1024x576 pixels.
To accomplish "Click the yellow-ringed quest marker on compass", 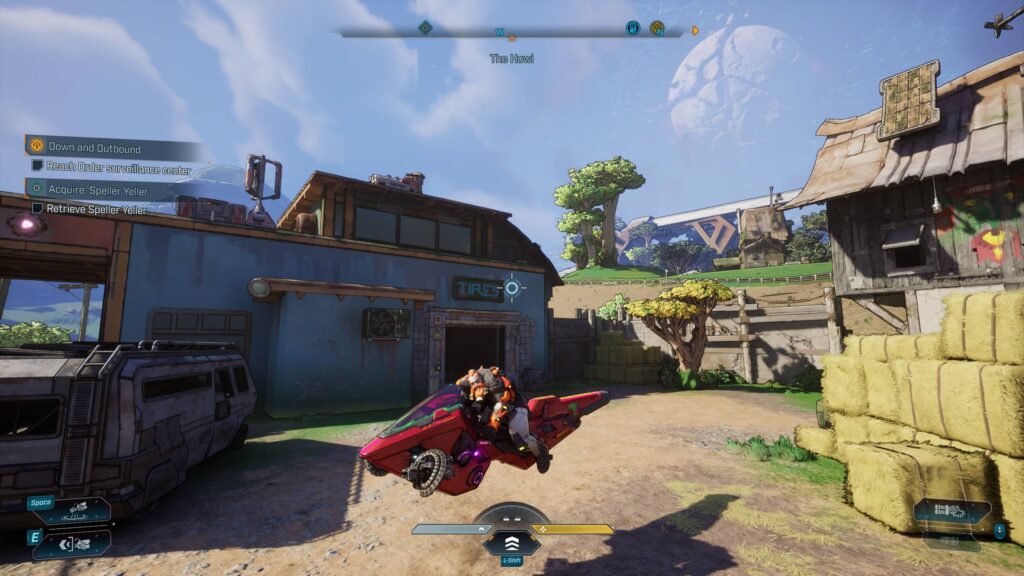I will coord(657,28).
